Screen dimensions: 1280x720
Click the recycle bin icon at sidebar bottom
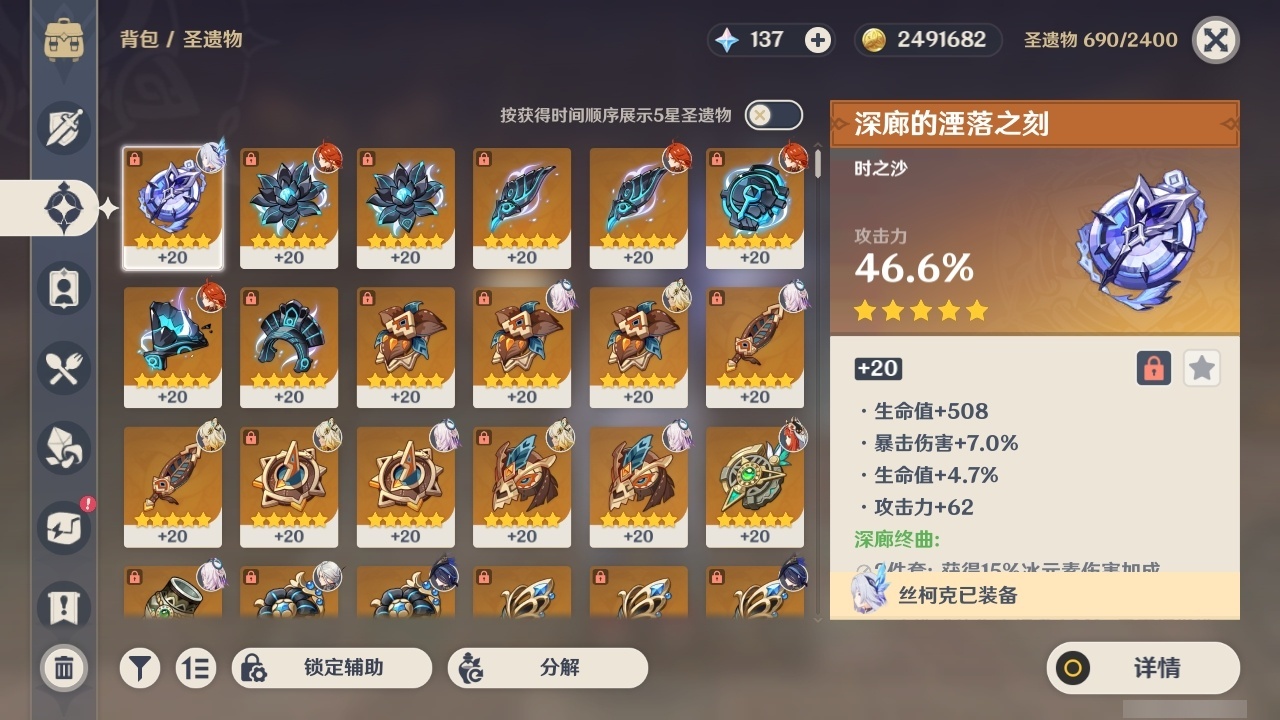64,668
